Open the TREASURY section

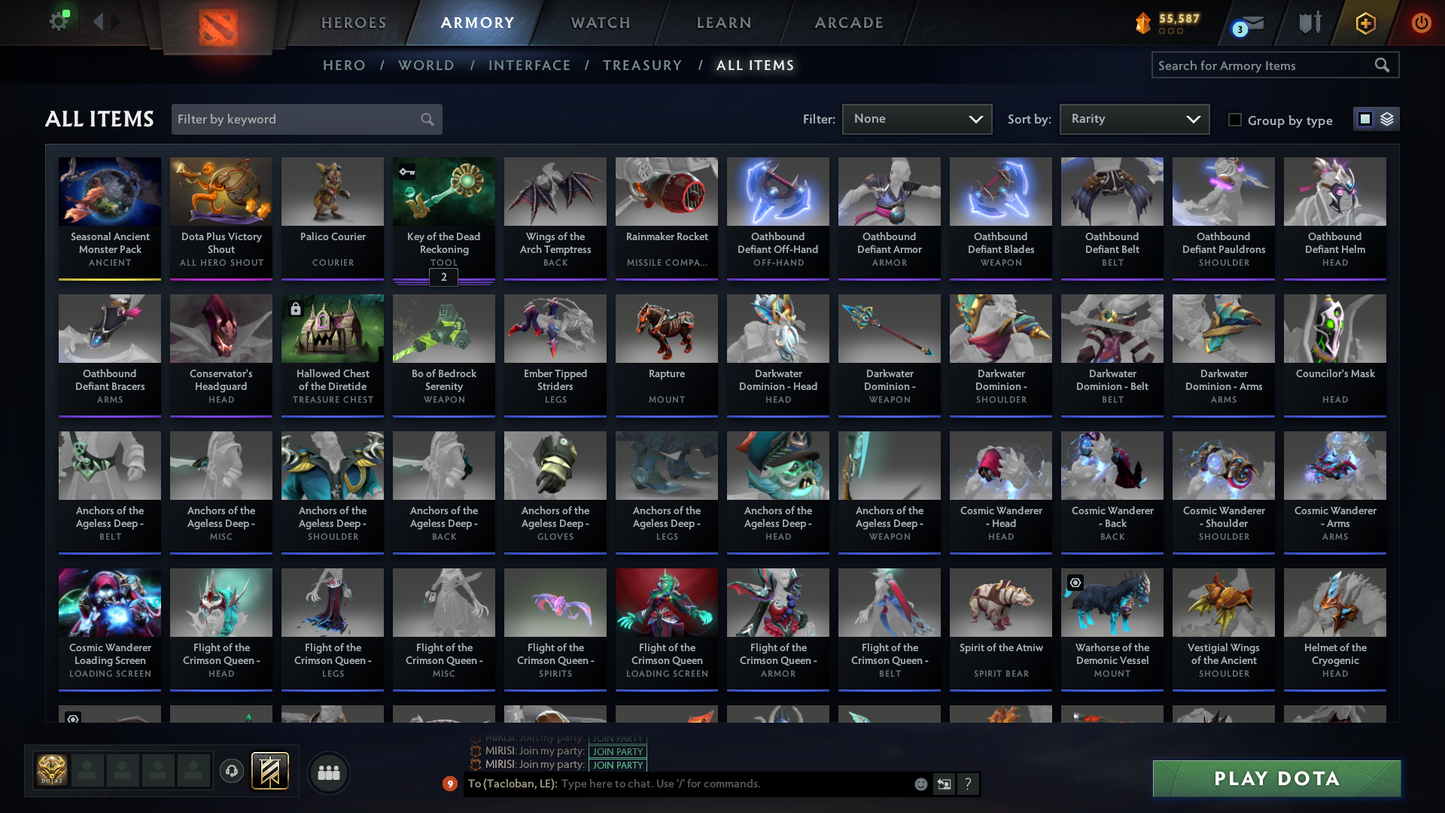642,65
